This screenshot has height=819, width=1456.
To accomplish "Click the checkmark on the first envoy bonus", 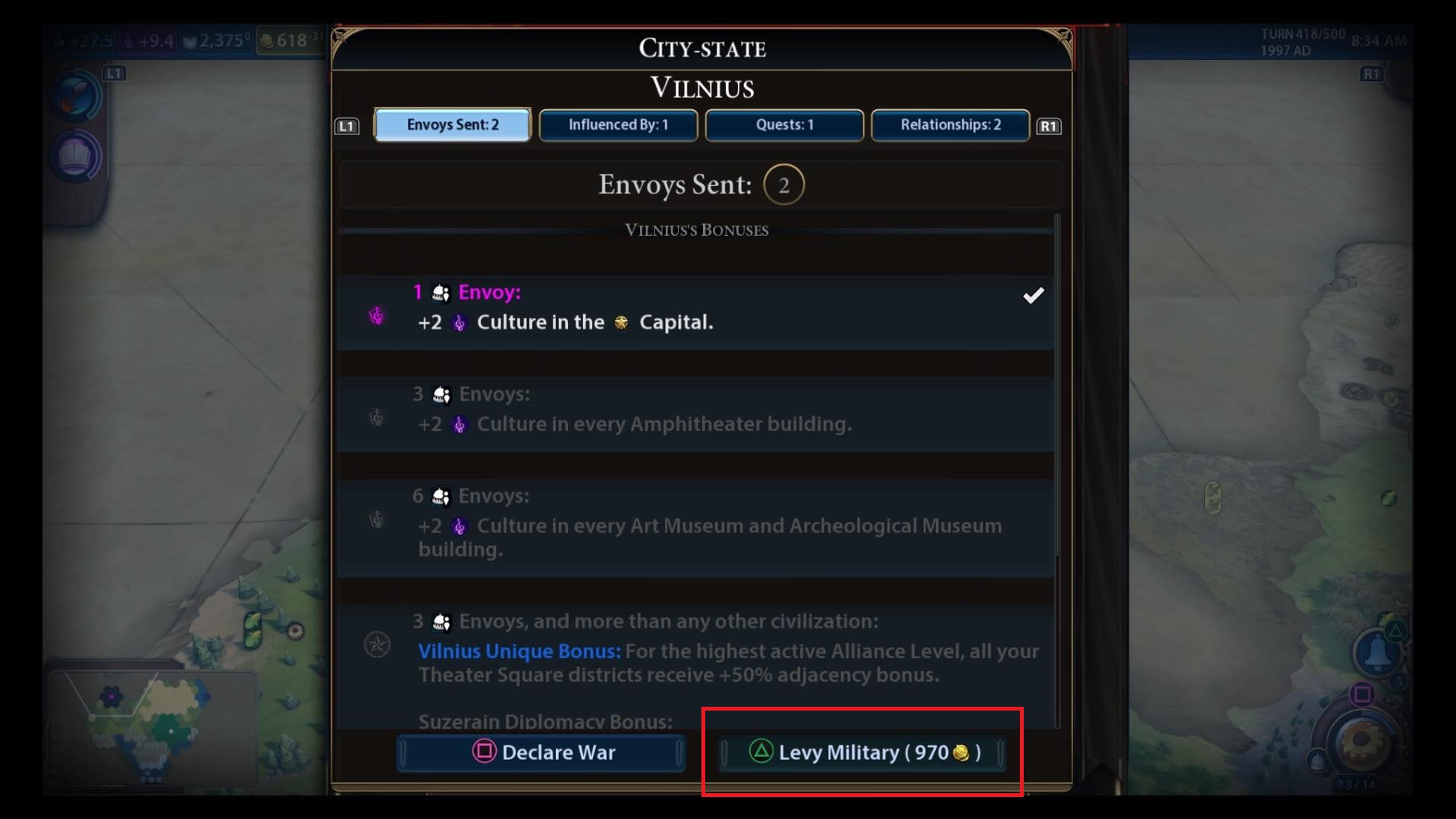I will coord(1034,296).
